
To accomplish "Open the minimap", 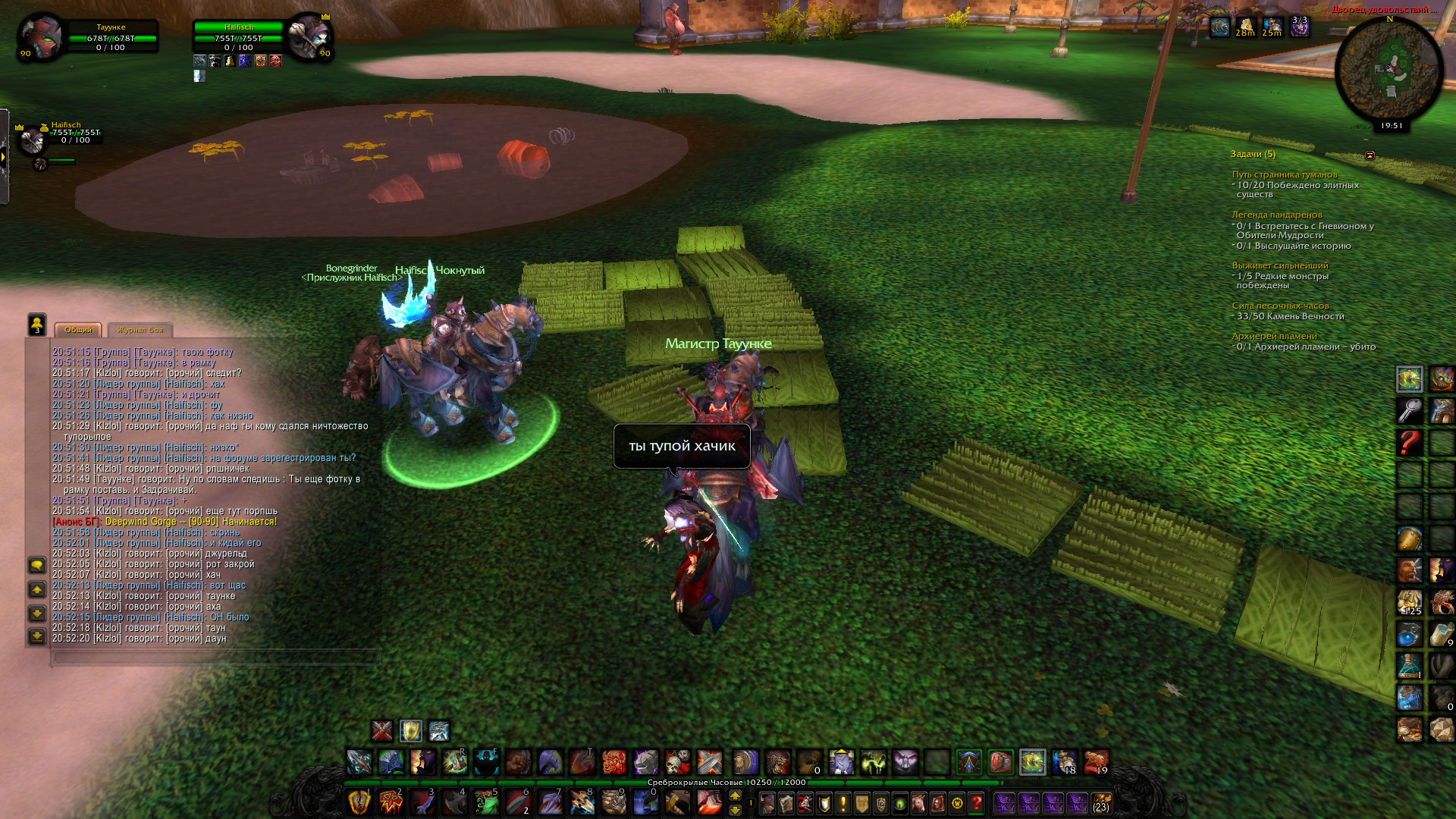I will coord(1389,71).
